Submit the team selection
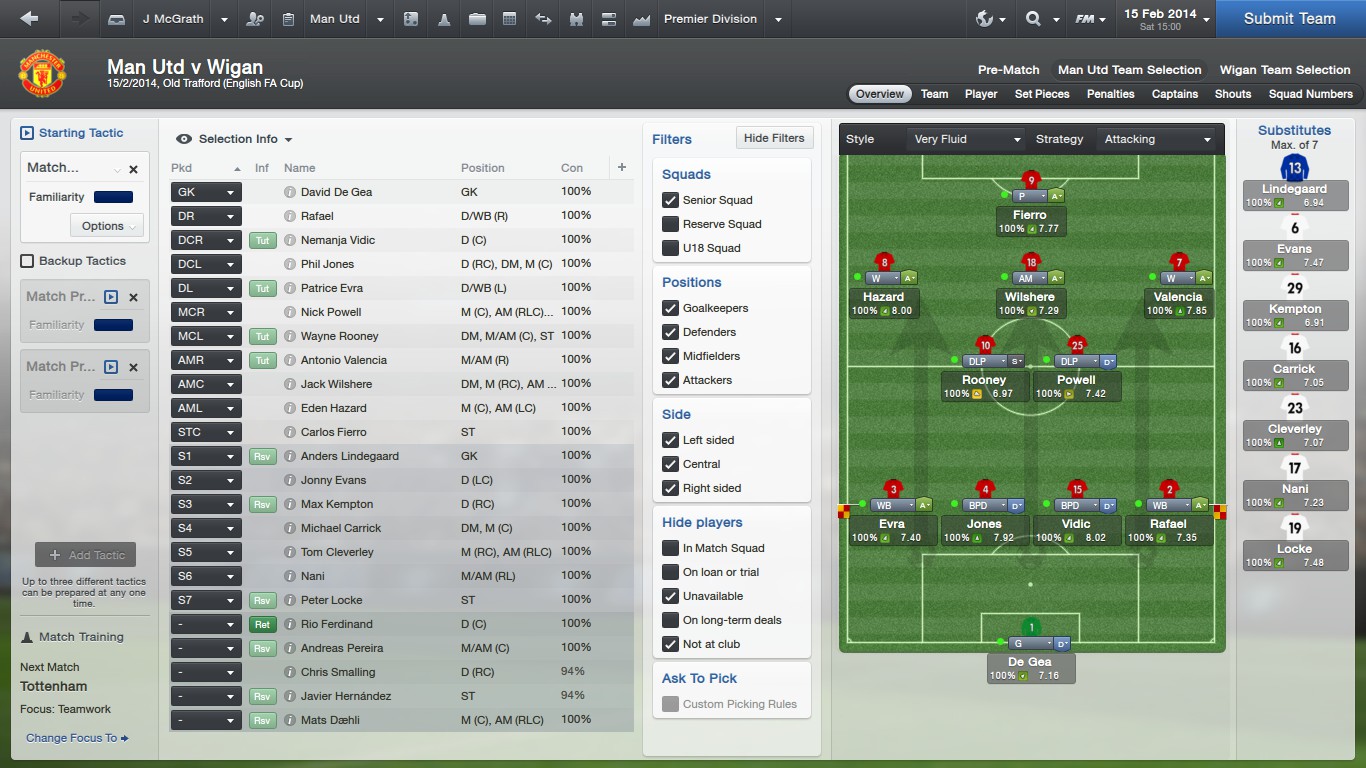The width and height of the screenshot is (1366, 768). coord(1289,18)
